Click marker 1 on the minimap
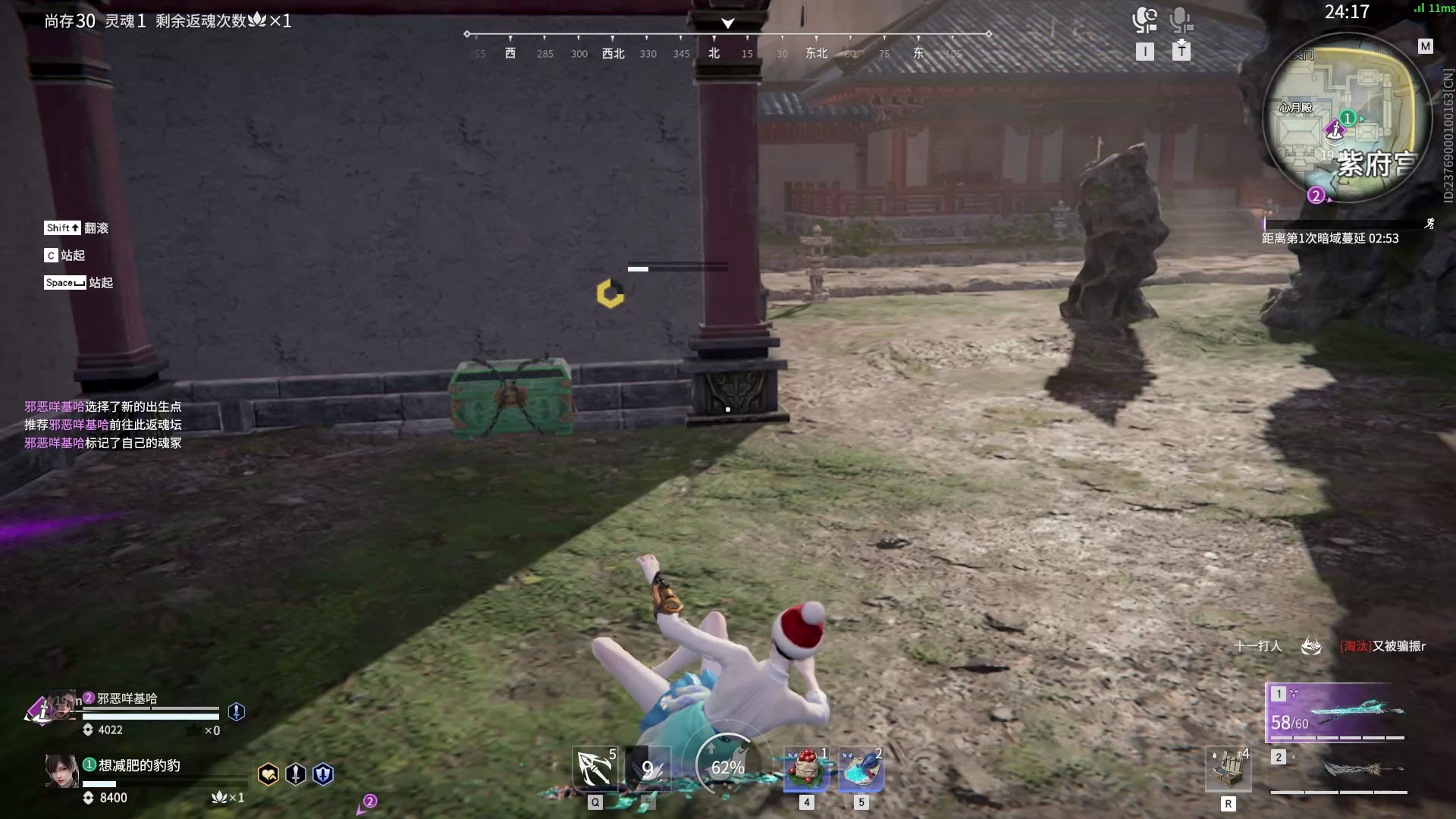This screenshot has height=819, width=1456. (1346, 118)
